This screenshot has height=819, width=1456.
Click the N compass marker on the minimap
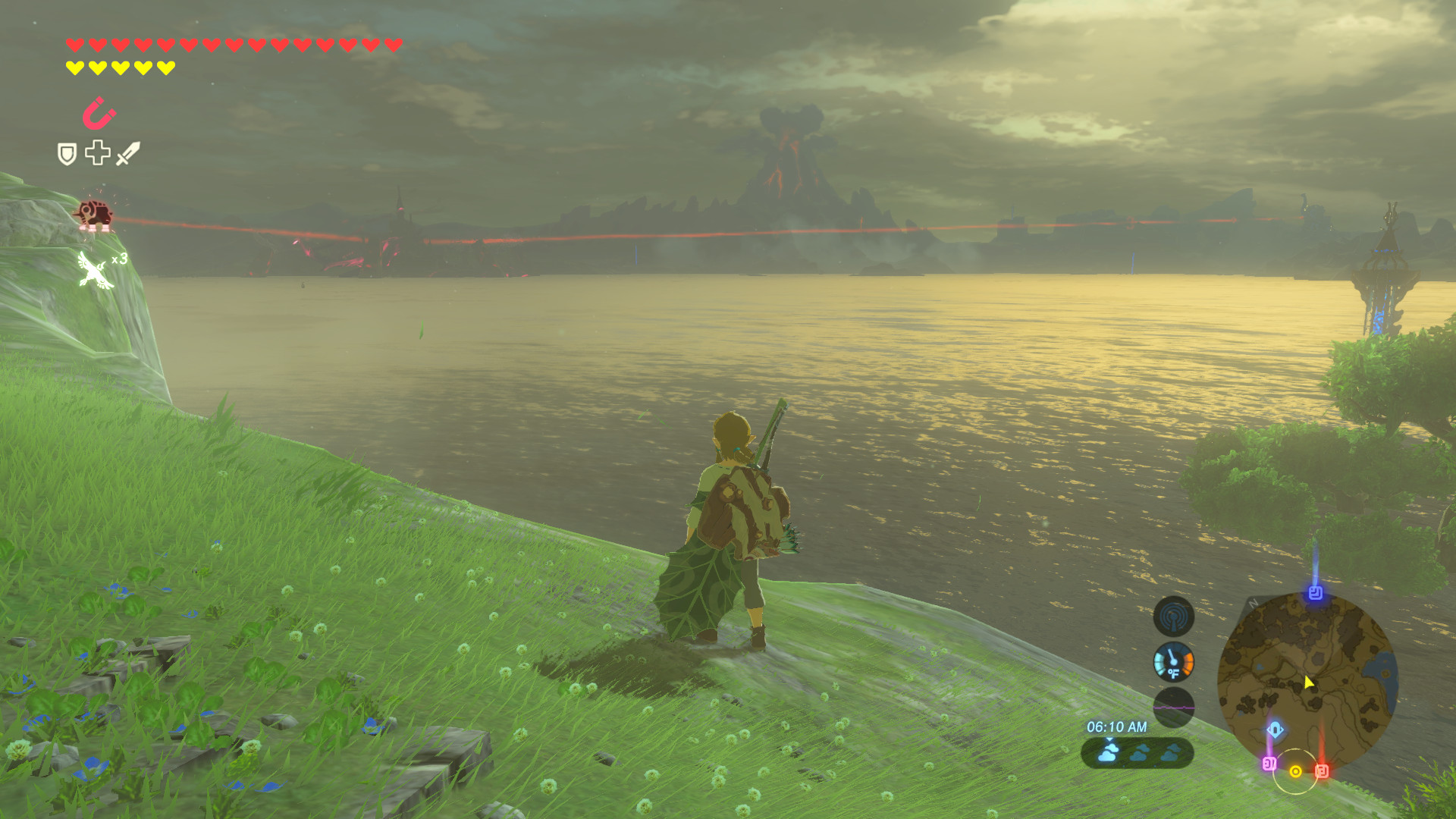coord(1252,604)
